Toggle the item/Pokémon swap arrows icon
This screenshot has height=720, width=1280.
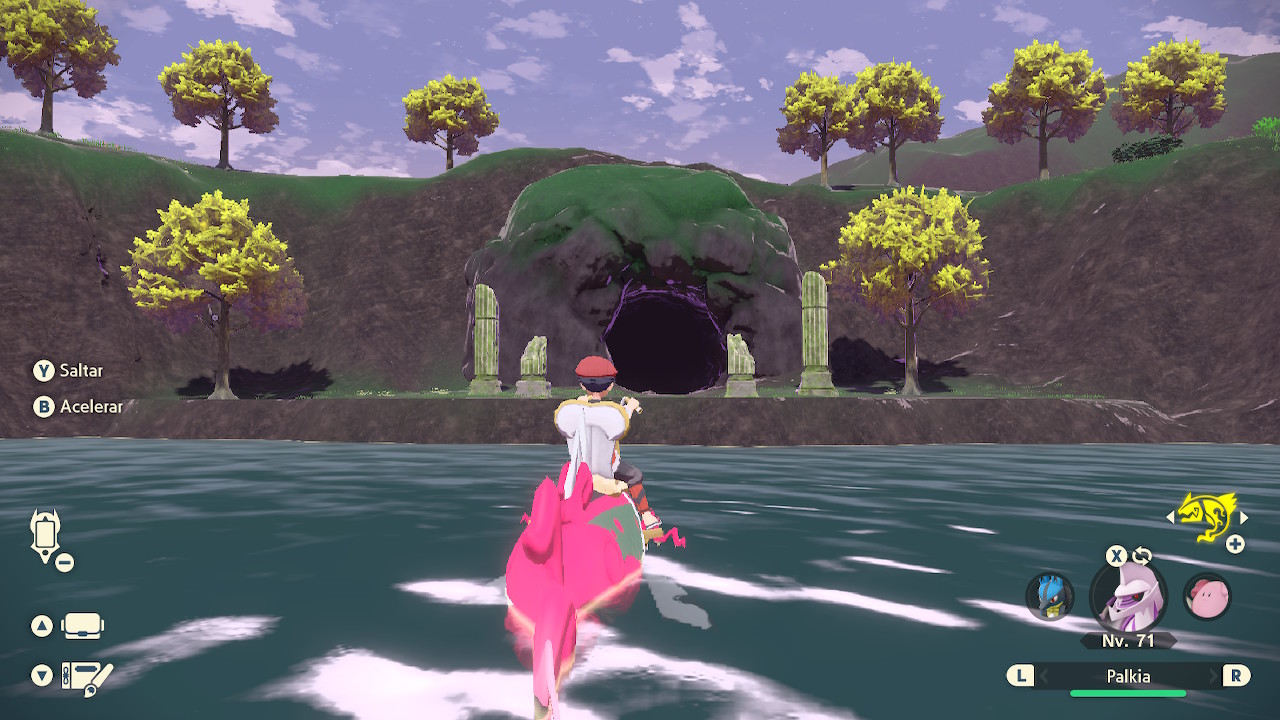pos(1141,556)
